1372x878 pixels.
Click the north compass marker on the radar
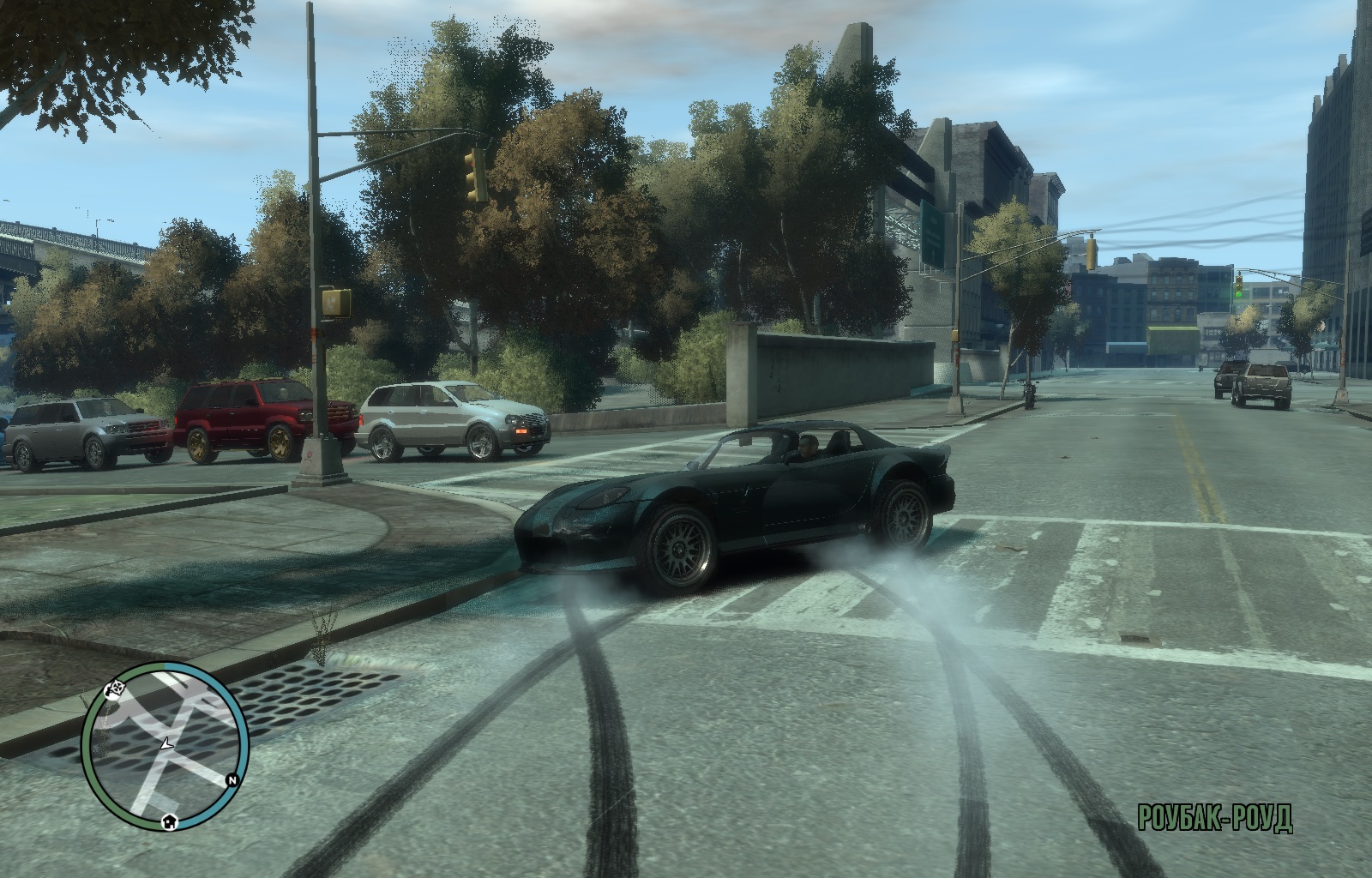[x=232, y=779]
